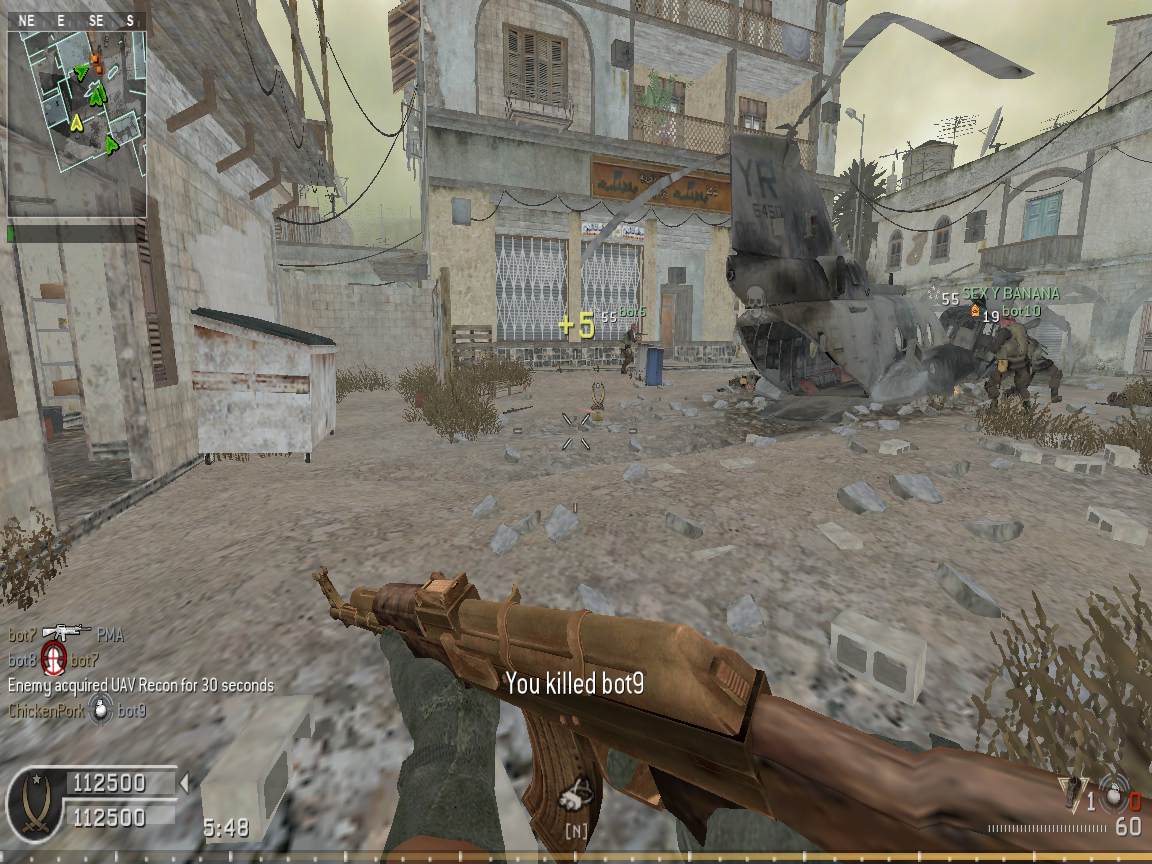
Task: Click the bot7 rifle kill feed entry
Action: pos(66,634)
